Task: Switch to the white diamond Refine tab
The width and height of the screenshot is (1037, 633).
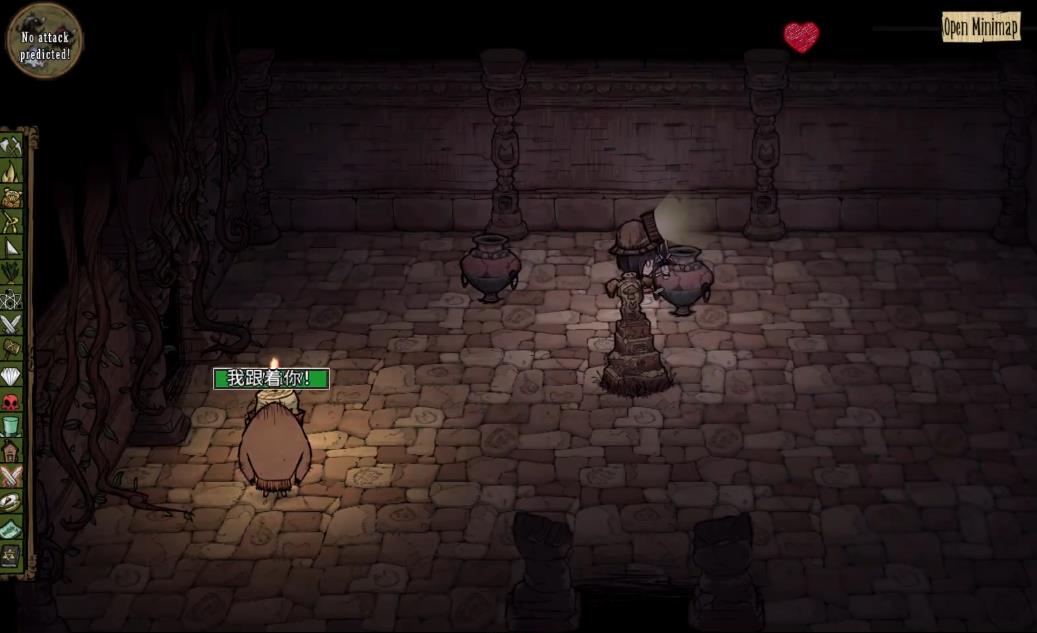Action: click(x=11, y=376)
